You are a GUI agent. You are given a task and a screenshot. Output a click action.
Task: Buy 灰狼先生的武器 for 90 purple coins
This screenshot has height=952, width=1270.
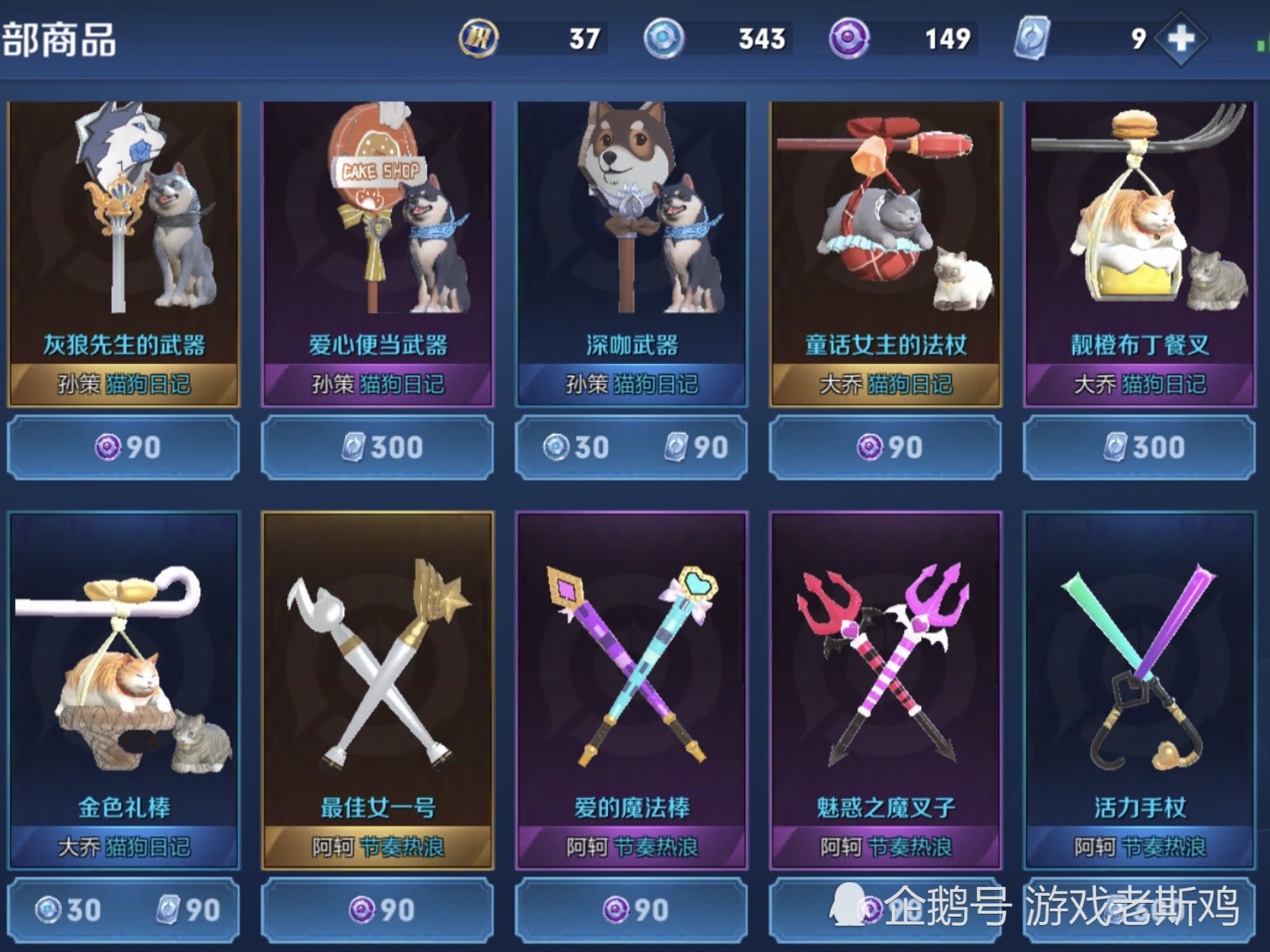pos(123,447)
